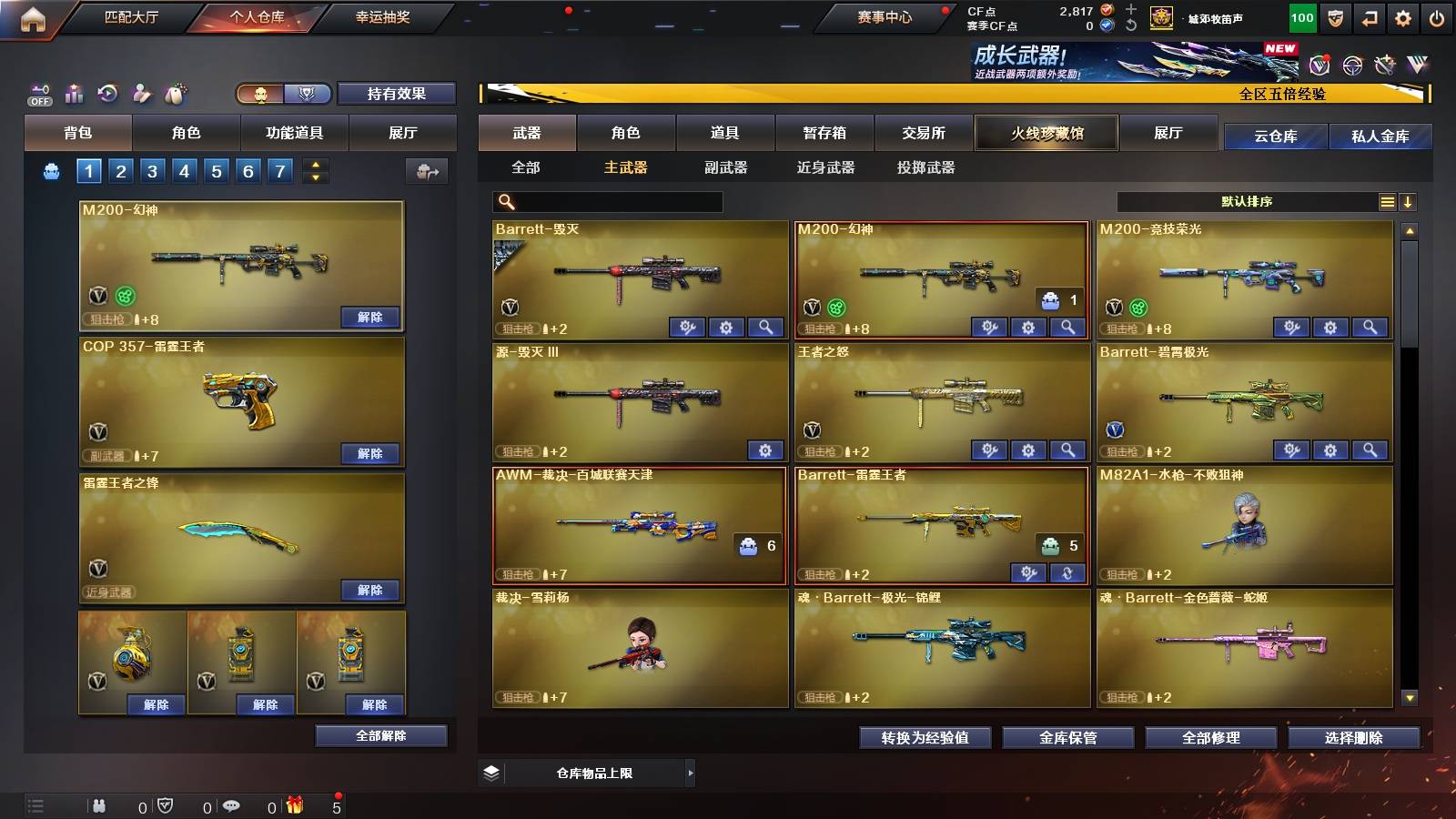Click the wrench repair icon near the NEW banner

[1386, 65]
